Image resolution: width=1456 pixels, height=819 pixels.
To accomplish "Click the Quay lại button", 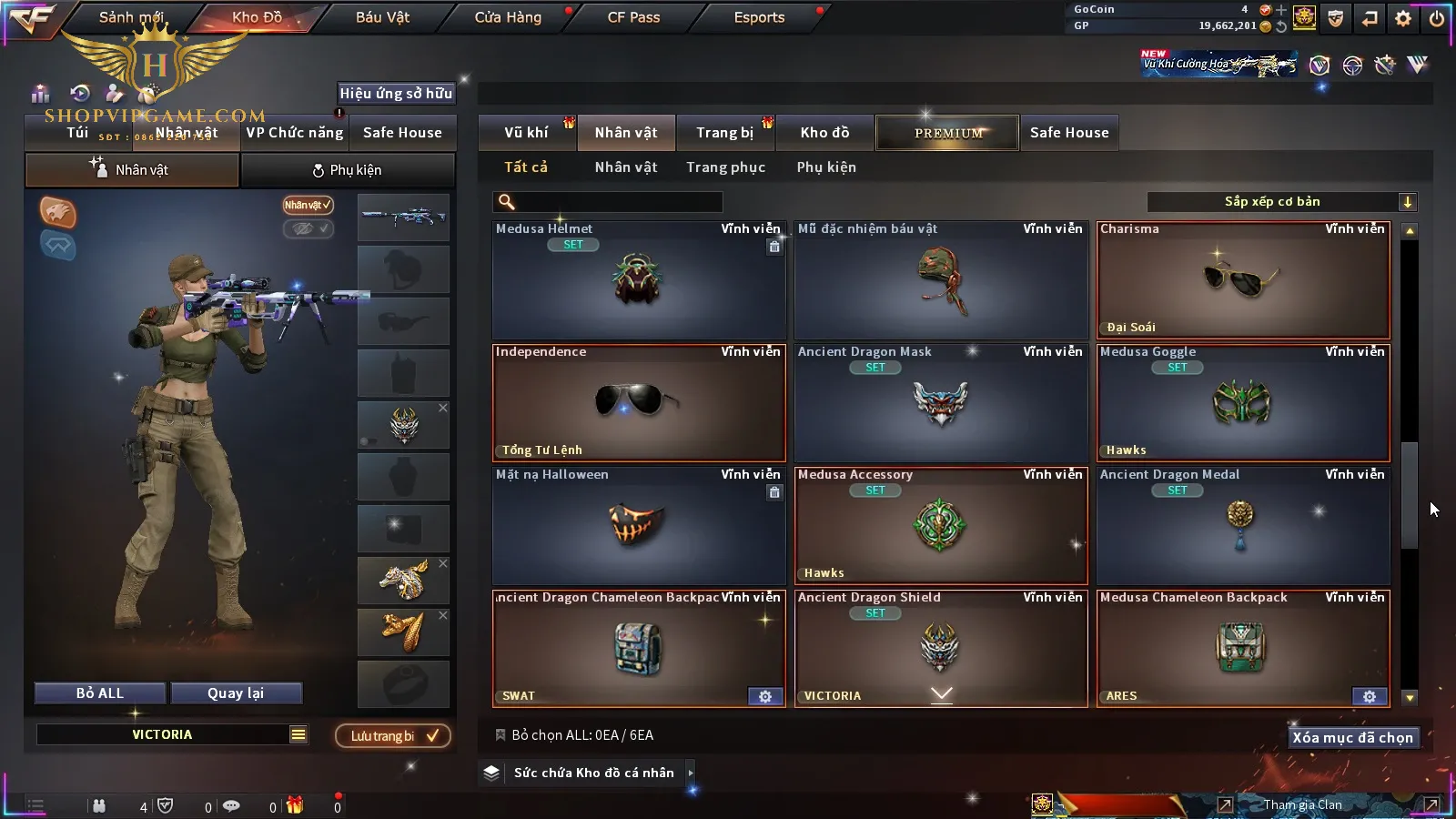I will point(236,693).
